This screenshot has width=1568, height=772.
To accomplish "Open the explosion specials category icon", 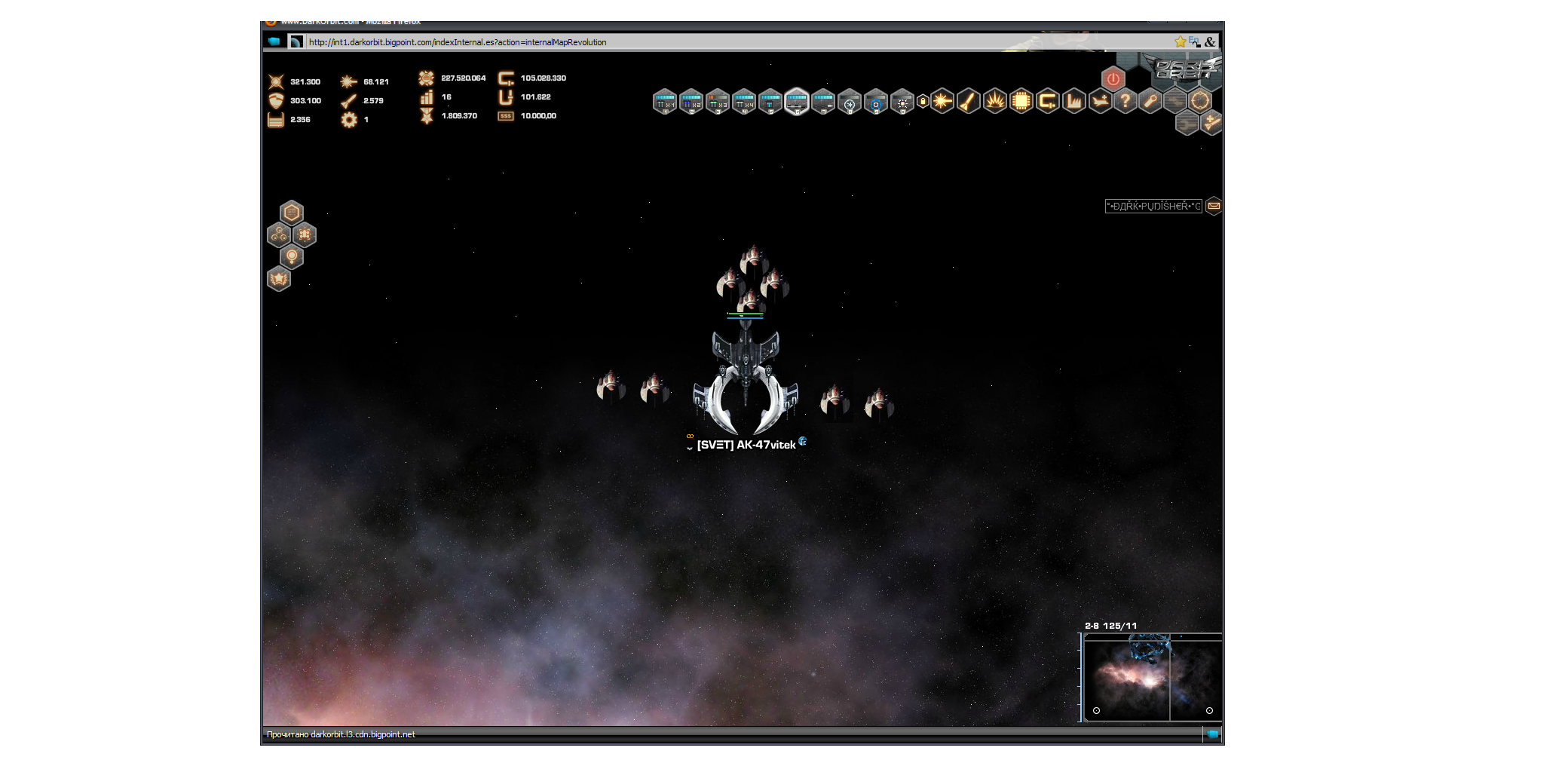I will [995, 101].
